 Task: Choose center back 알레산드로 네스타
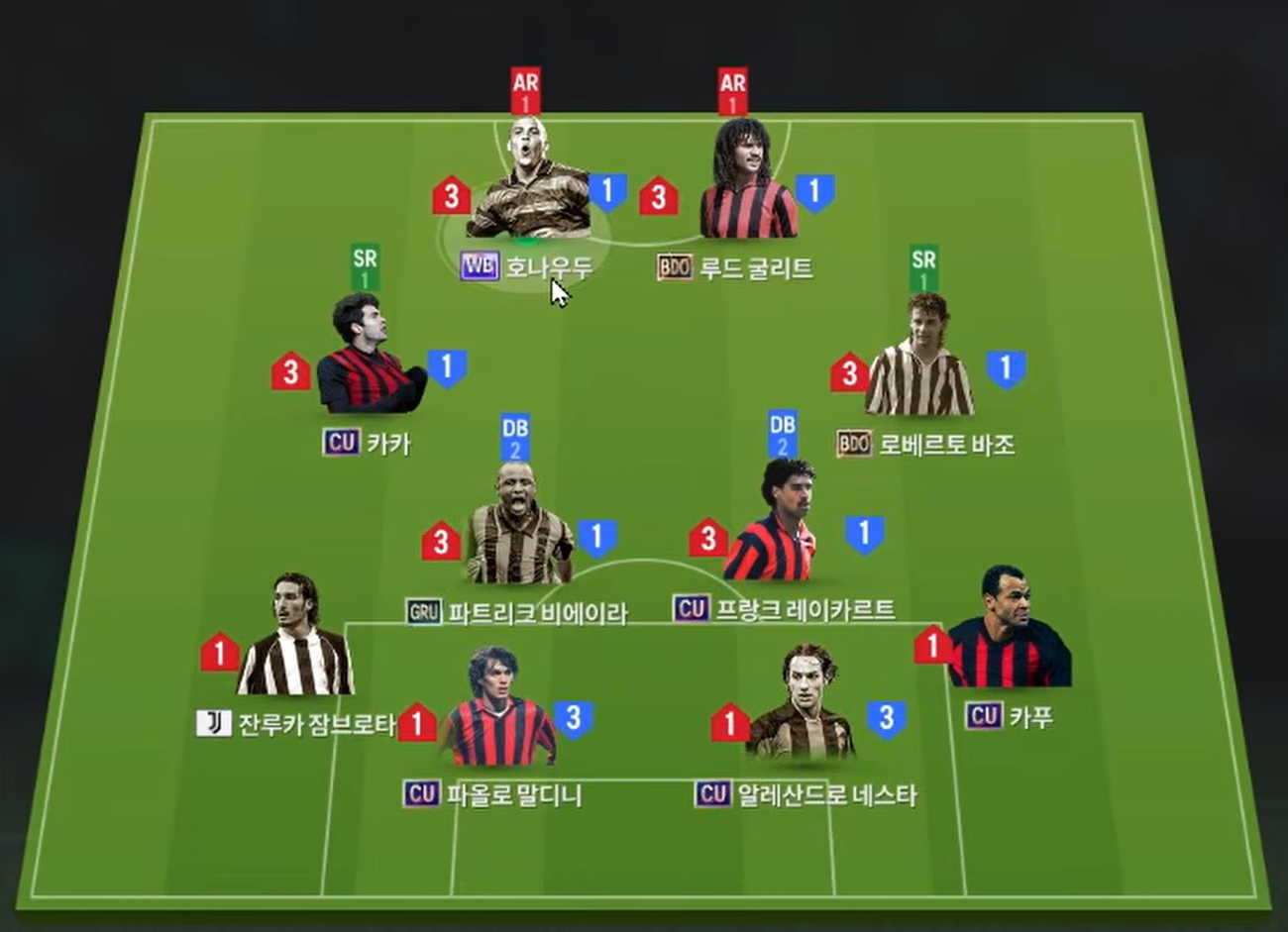coord(801,713)
